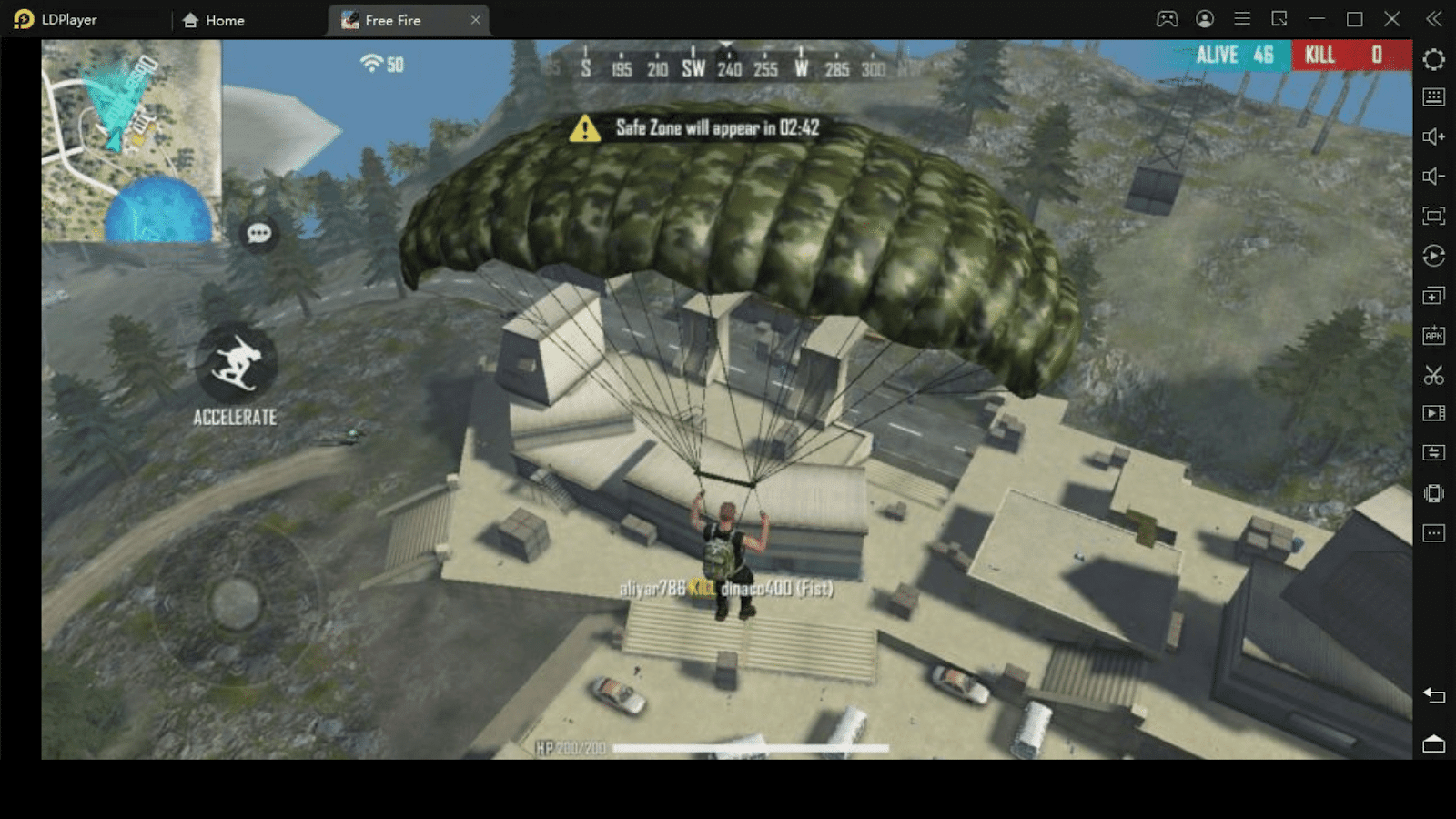This screenshot has width=1456, height=819.
Task: Install an APK file
Action: coord(1433,335)
